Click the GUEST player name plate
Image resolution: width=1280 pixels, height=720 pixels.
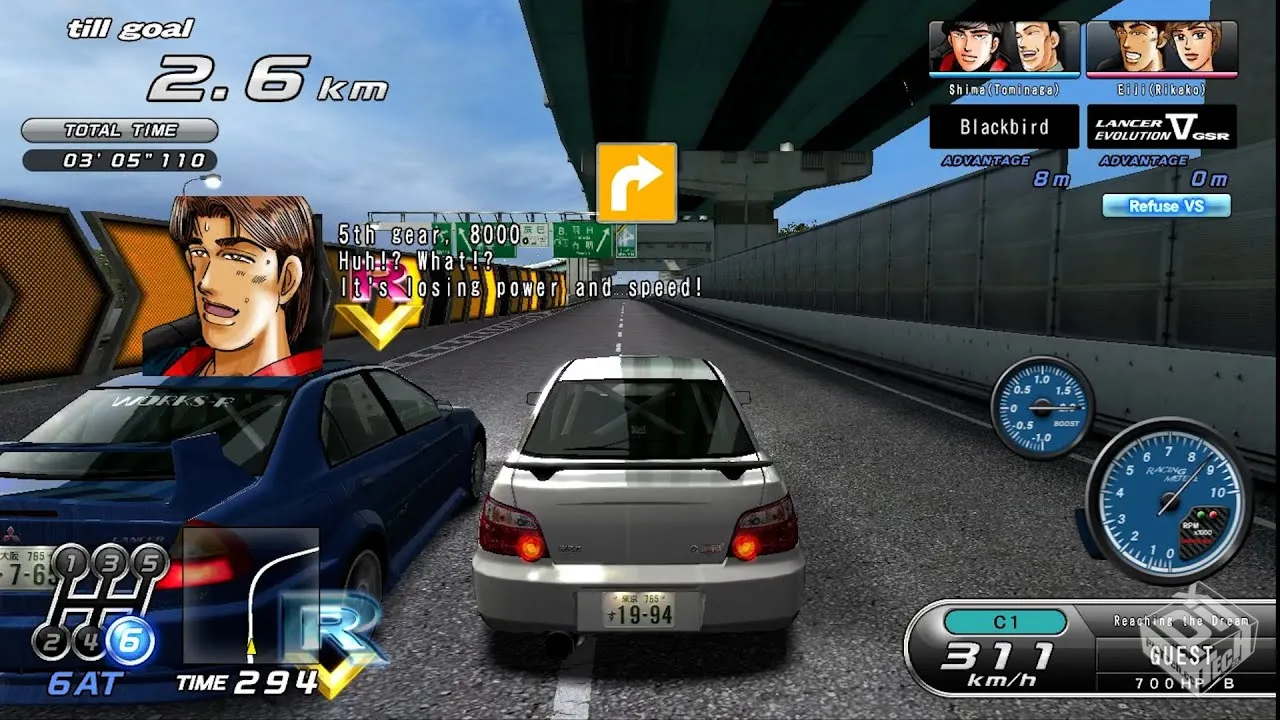point(1181,656)
